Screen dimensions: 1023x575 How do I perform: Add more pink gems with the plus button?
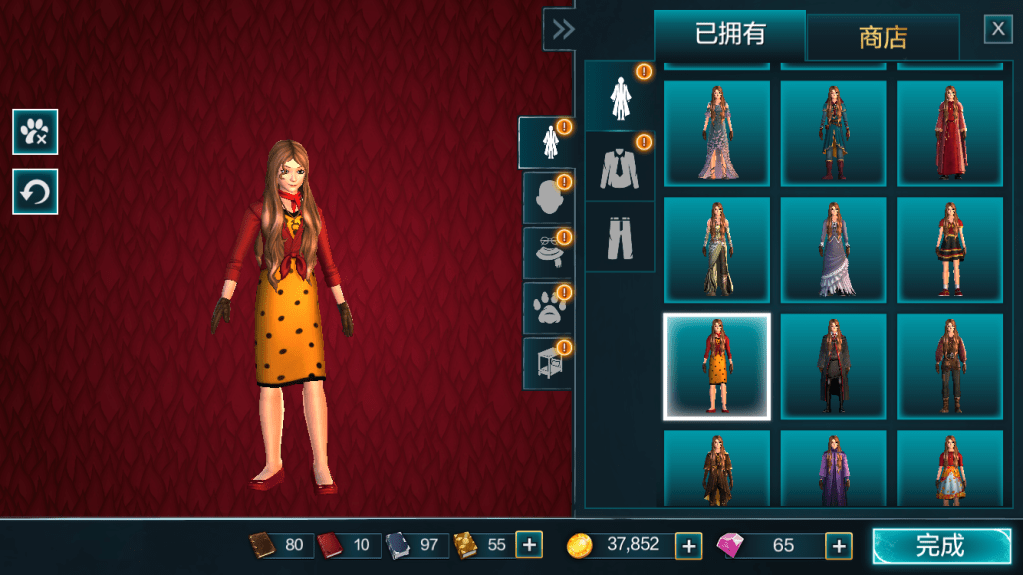coord(838,545)
